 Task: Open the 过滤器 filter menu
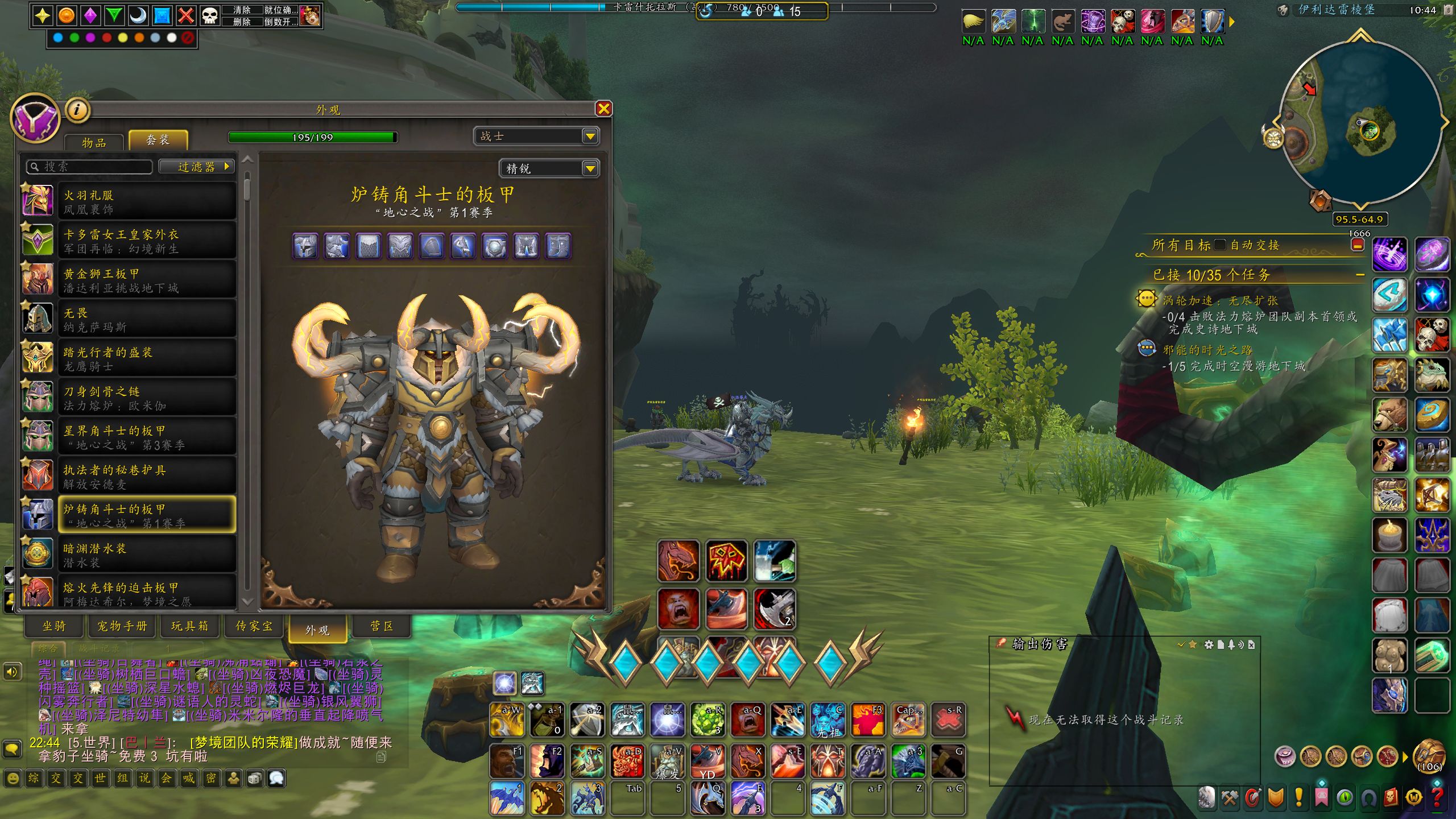tap(197, 167)
